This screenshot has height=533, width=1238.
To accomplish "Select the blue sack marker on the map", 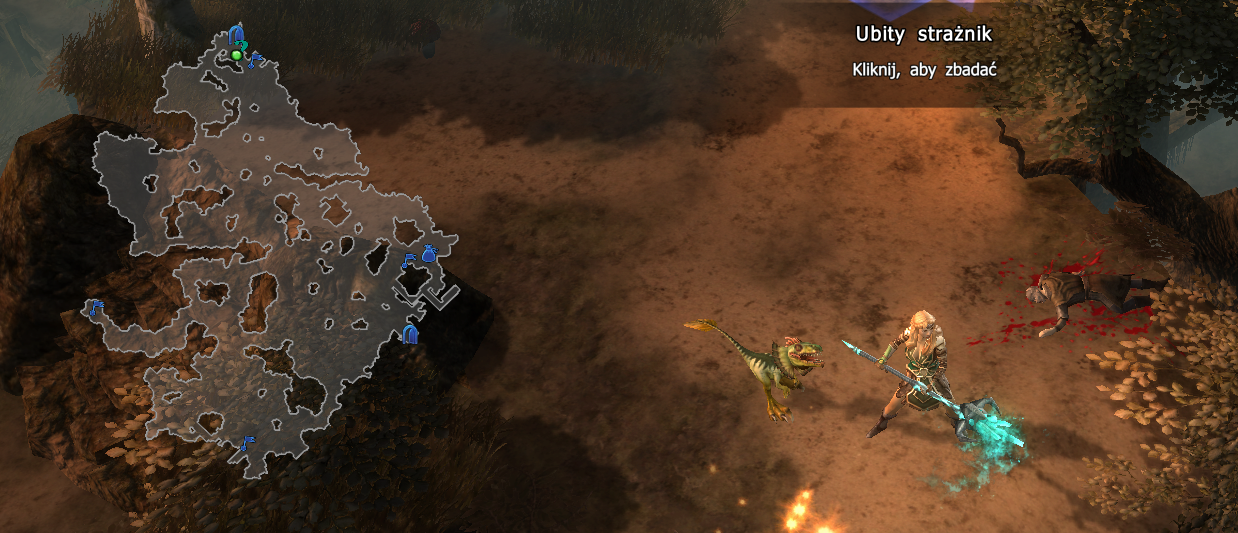I will coord(429,255).
